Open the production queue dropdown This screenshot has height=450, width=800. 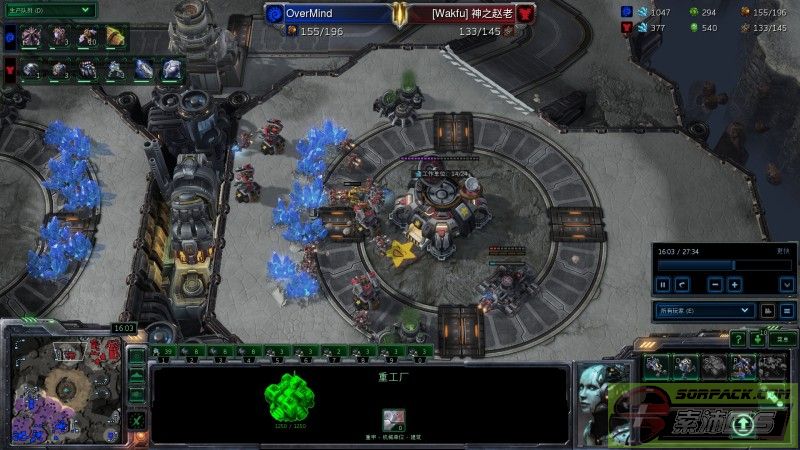pyautogui.click(x=50, y=10)
